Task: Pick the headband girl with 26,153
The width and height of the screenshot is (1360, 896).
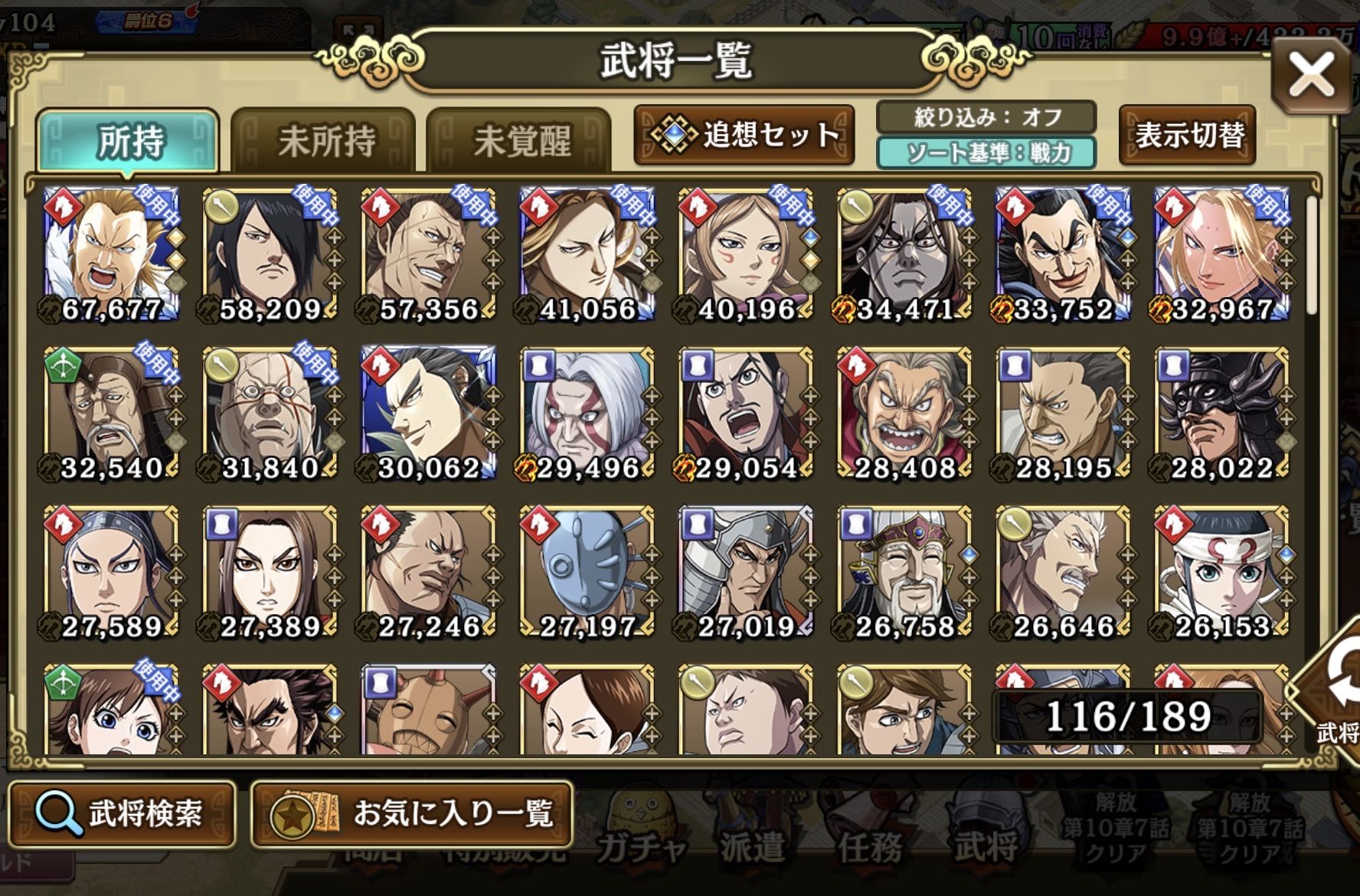Action: tap(1221, 572)
